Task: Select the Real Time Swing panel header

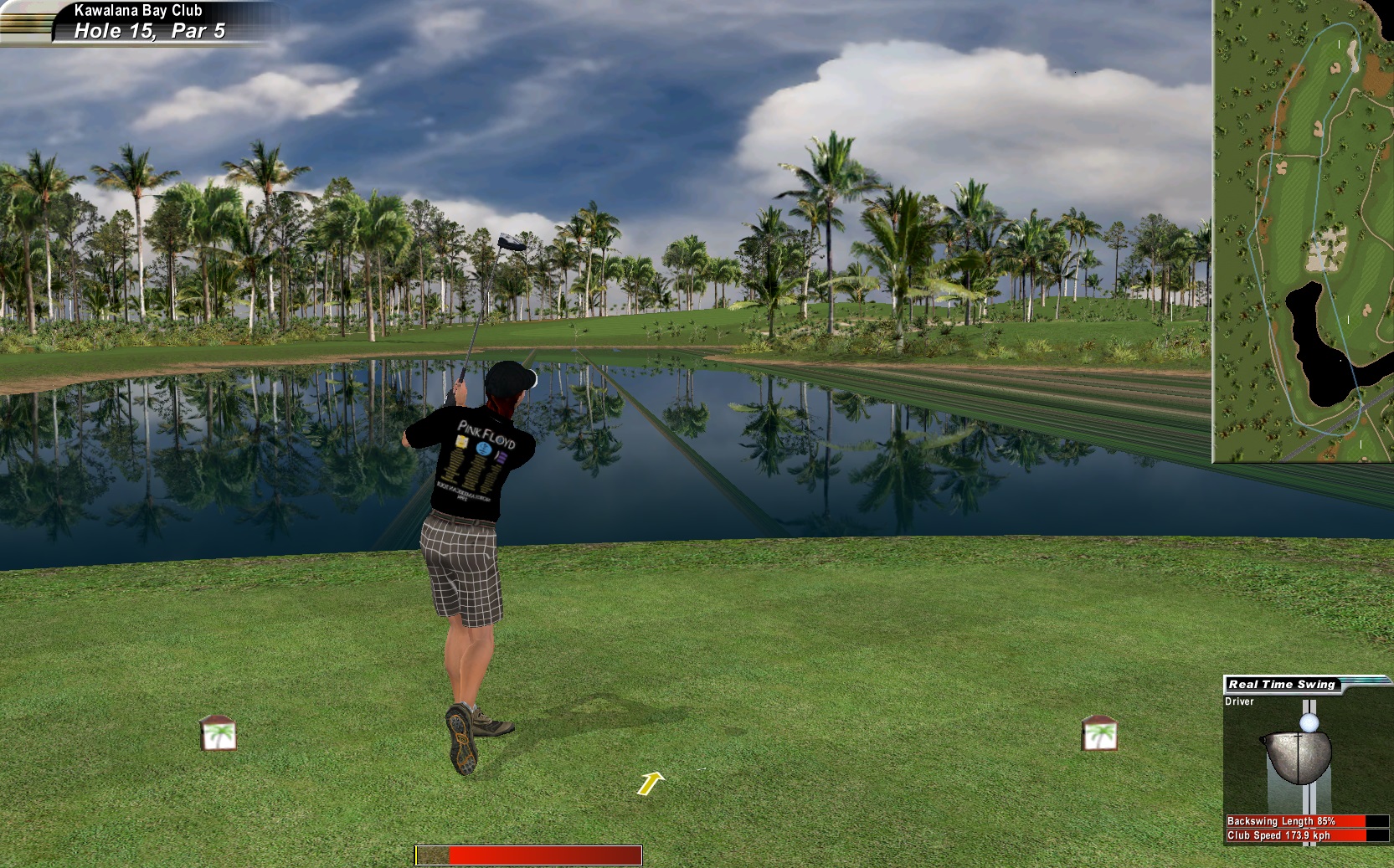Action: 1281,684
